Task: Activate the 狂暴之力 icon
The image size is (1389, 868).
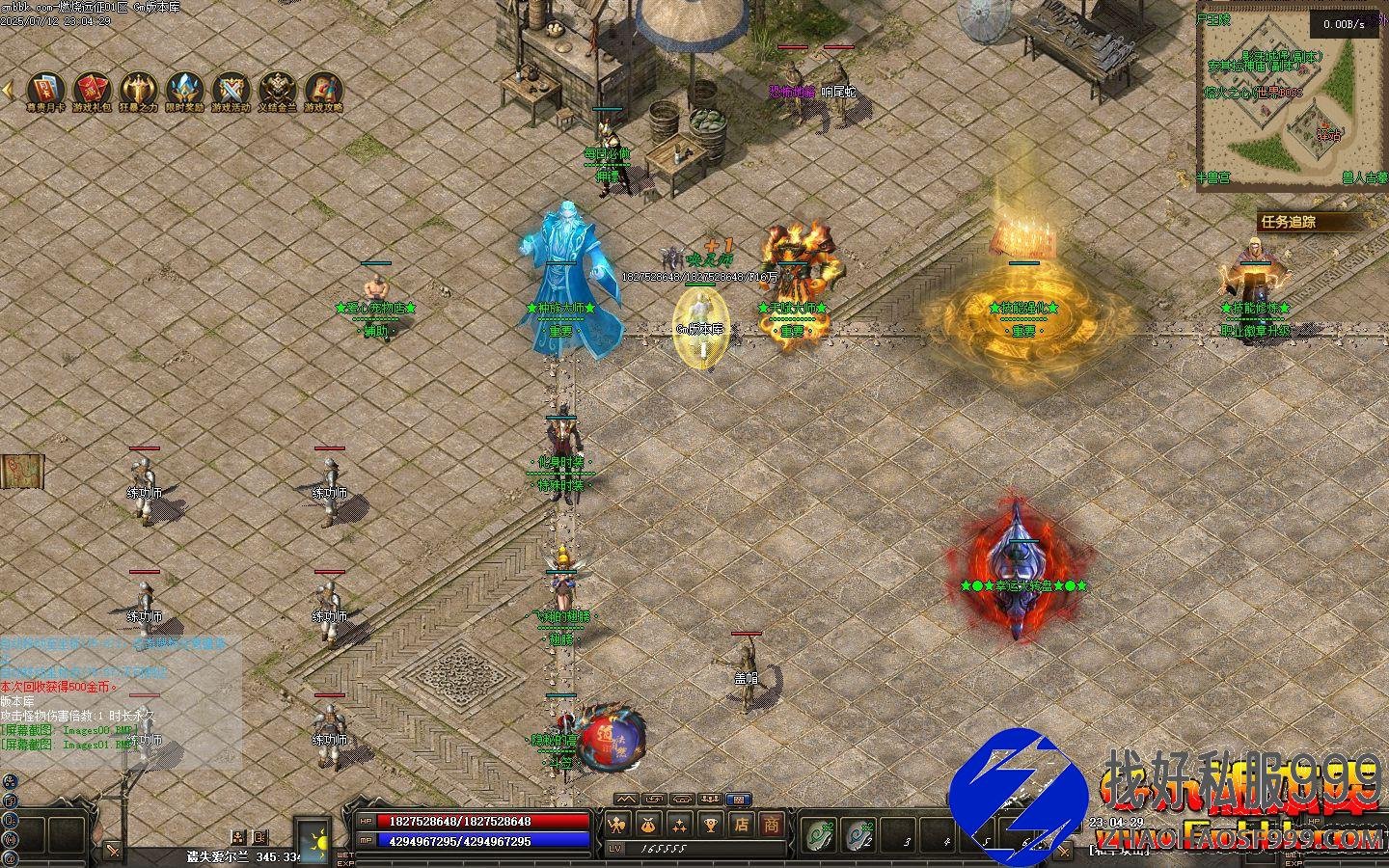Action: coord(139,89)
